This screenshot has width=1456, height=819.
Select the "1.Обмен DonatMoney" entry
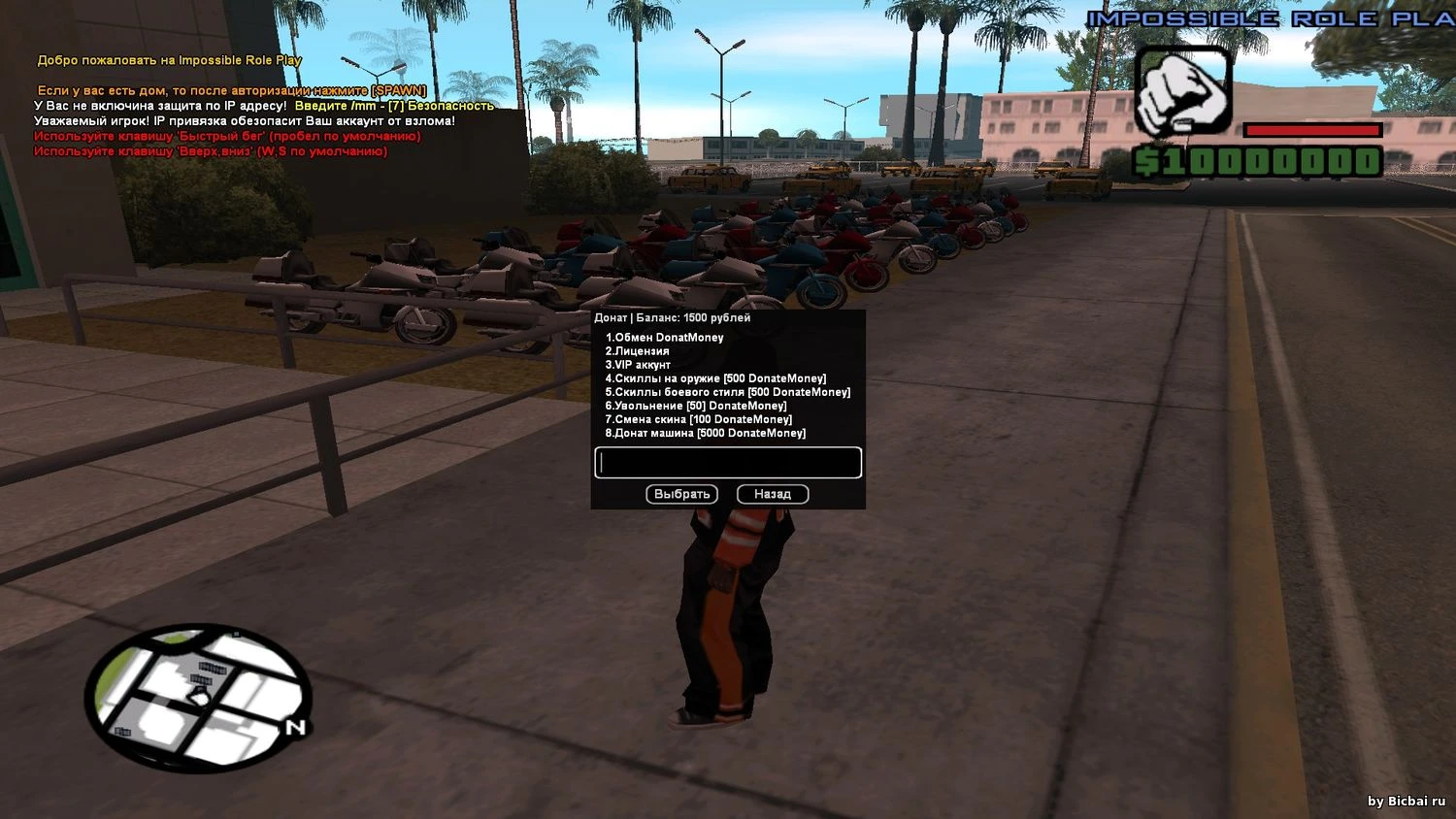[x=665, y=338]
